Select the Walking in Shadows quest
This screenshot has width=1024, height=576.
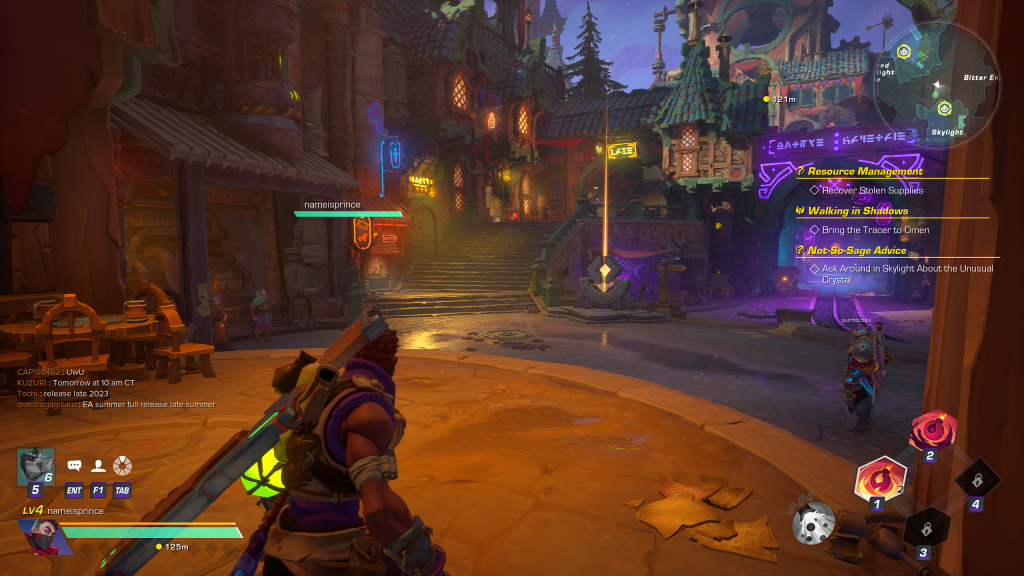[x=857, y=211]
